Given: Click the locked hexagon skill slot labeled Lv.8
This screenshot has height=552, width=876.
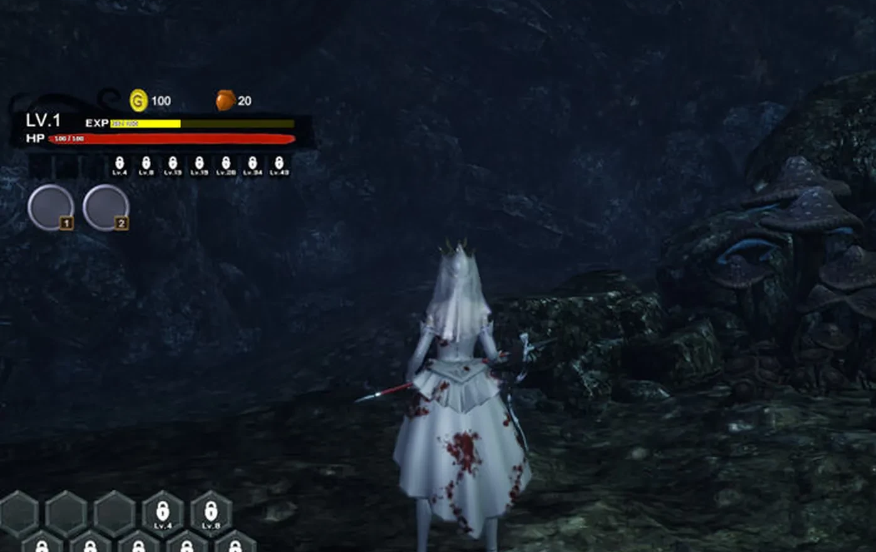Looking at the screenshot, I should [x=211, y=512].
